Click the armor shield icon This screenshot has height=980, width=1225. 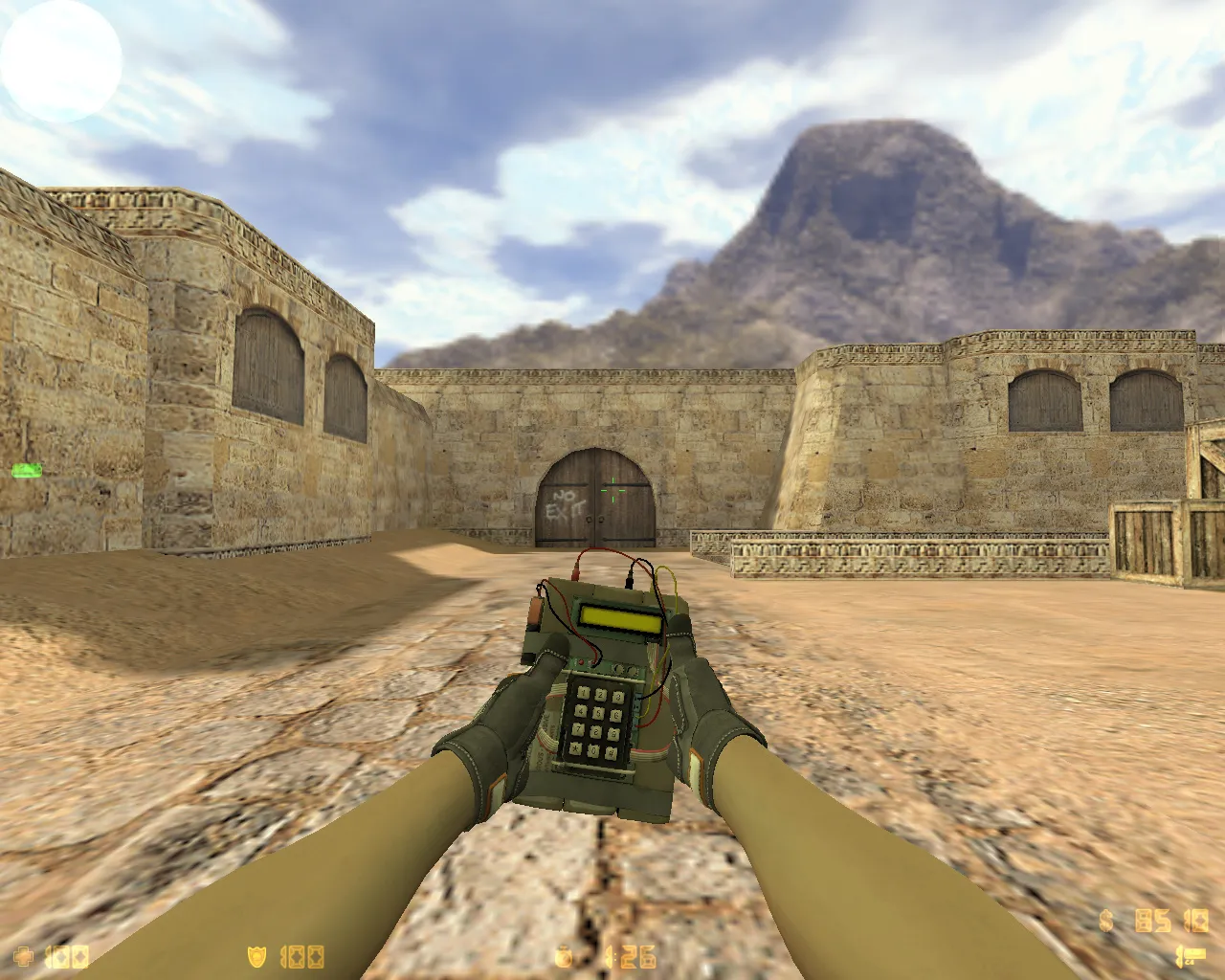(x=256, y=955)
